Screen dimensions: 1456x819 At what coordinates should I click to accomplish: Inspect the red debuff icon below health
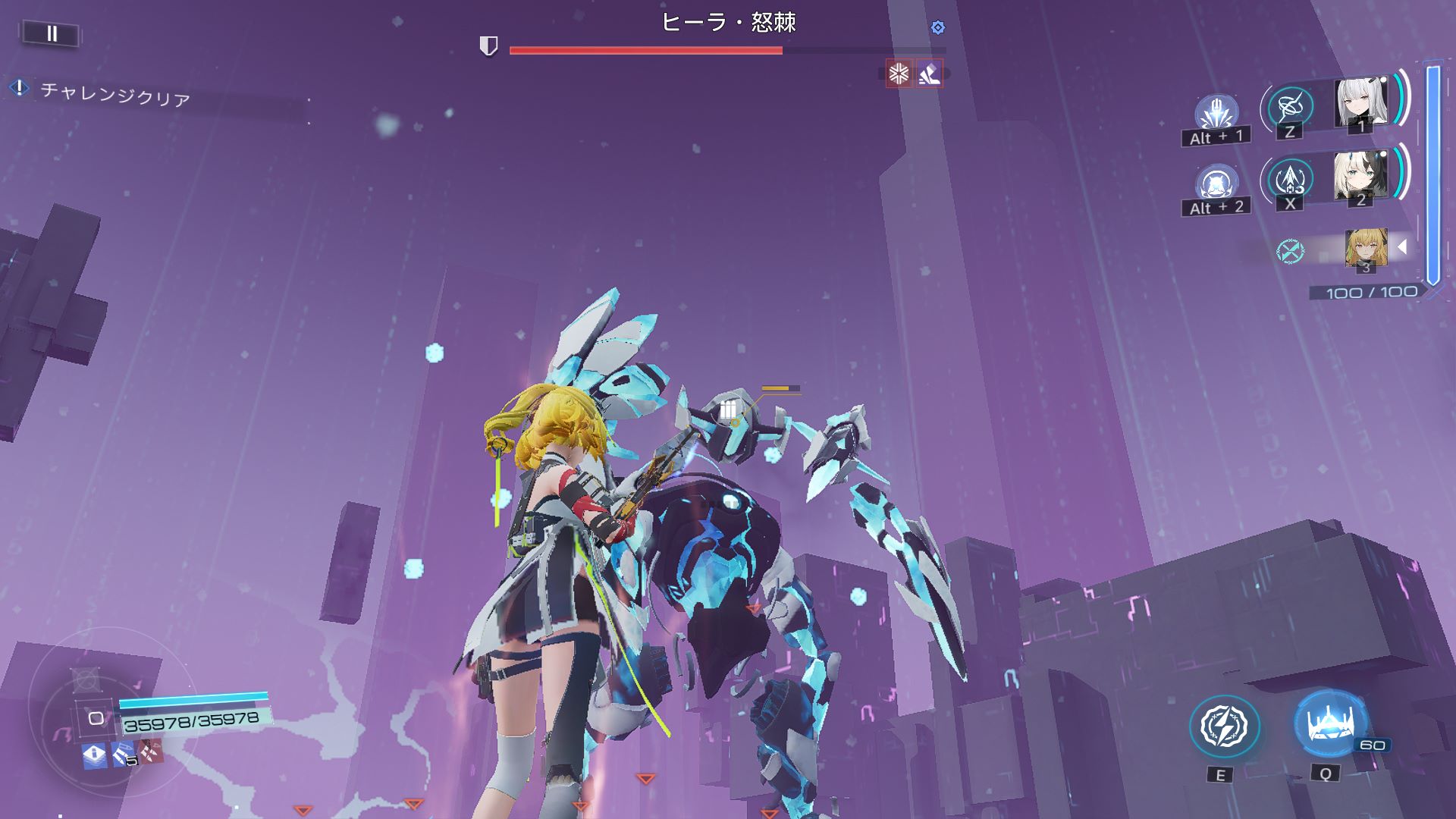pyautogui.click(x=151, y=753)
